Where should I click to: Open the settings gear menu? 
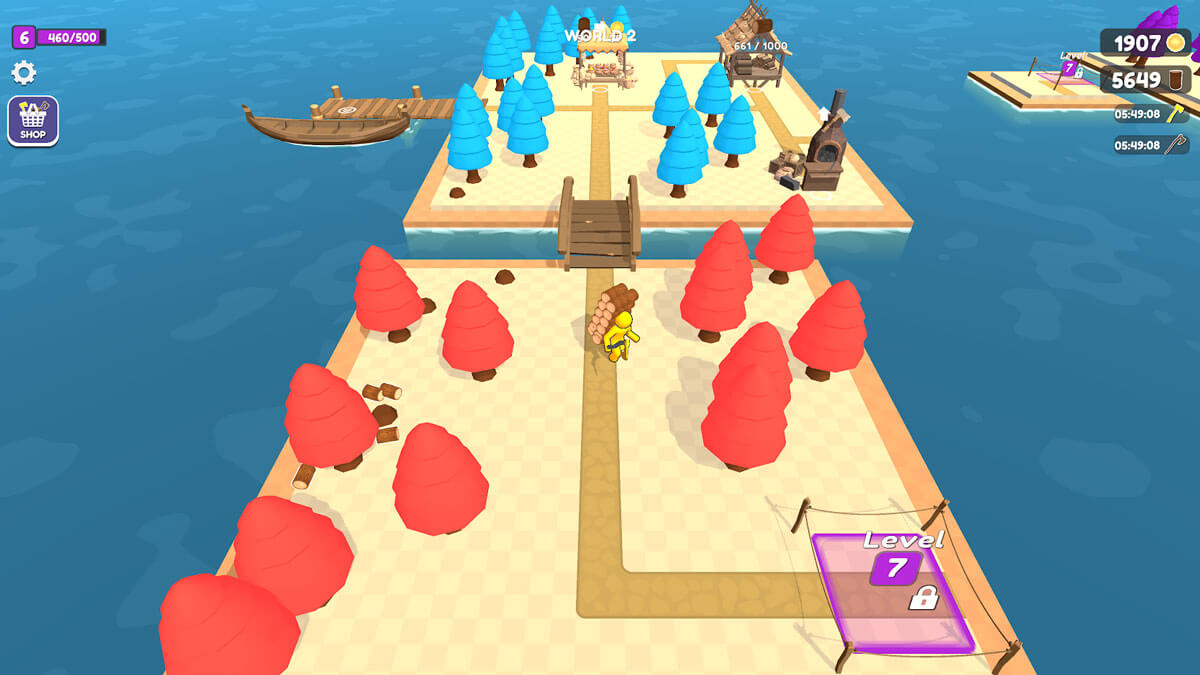[23, 72]
